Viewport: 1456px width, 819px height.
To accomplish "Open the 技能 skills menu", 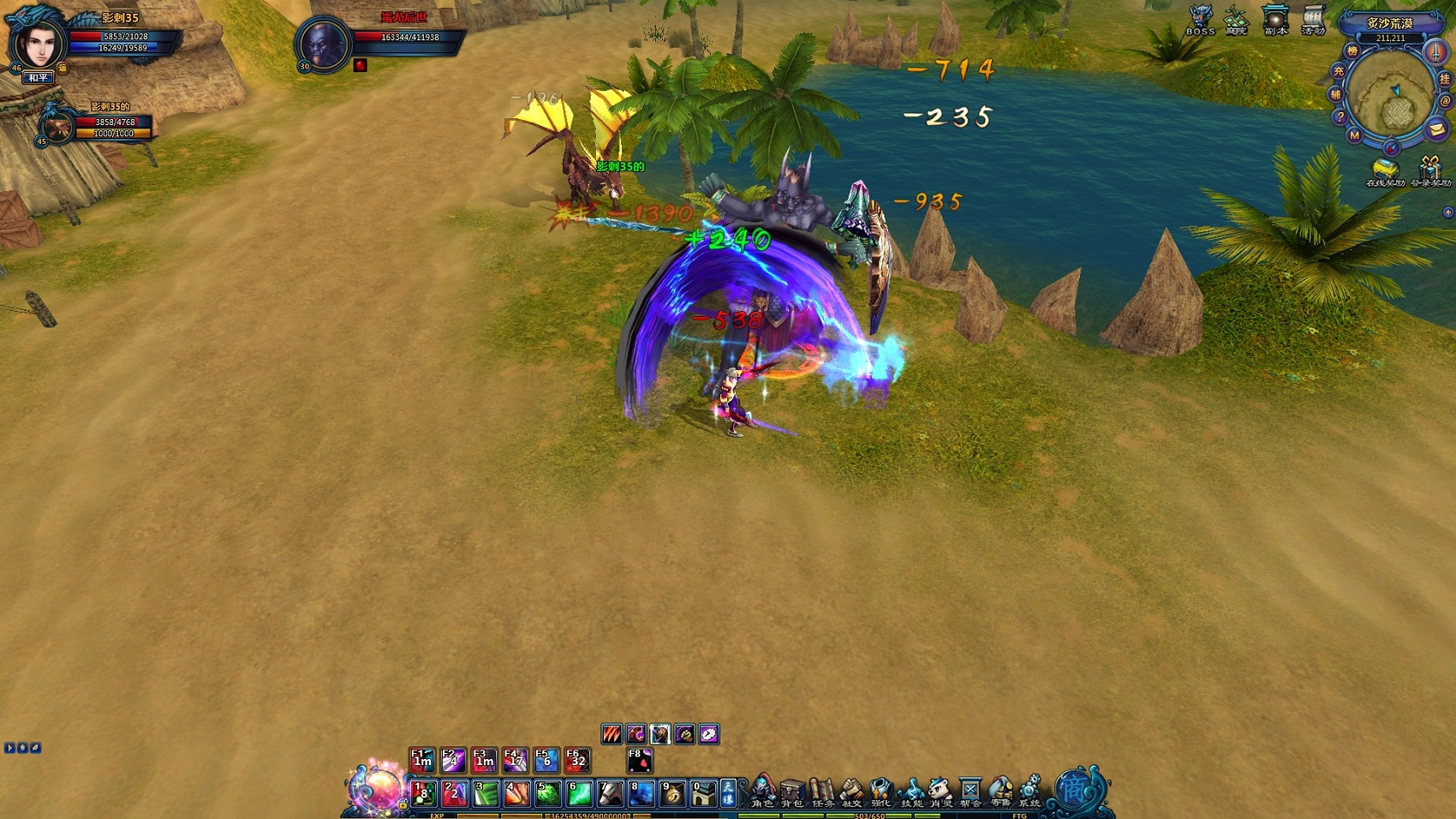I will (911, 791).
